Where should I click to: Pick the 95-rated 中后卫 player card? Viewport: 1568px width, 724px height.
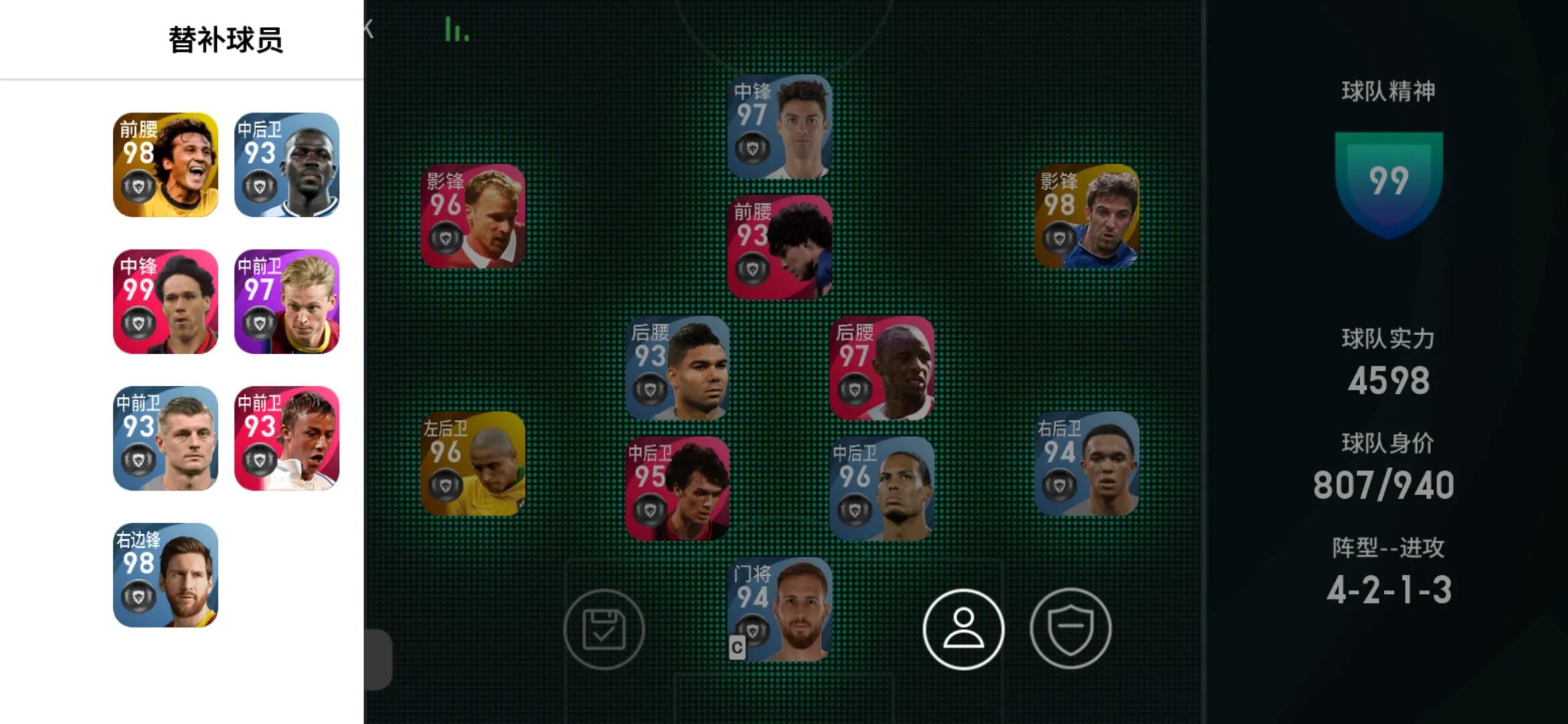coord(677,489)
